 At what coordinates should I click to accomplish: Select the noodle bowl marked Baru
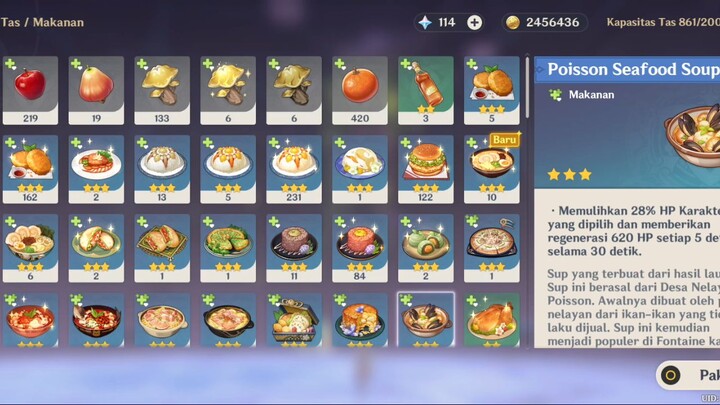click(x=491, y=168)
